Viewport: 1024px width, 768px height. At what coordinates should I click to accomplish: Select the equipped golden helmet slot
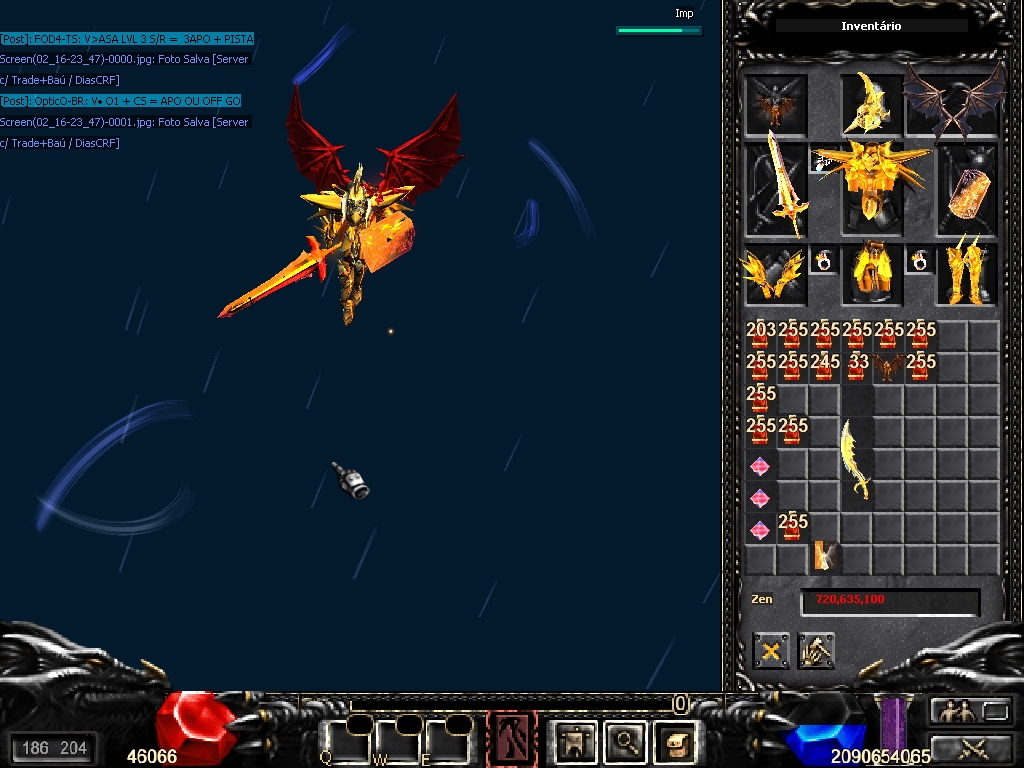coord(870,103)
